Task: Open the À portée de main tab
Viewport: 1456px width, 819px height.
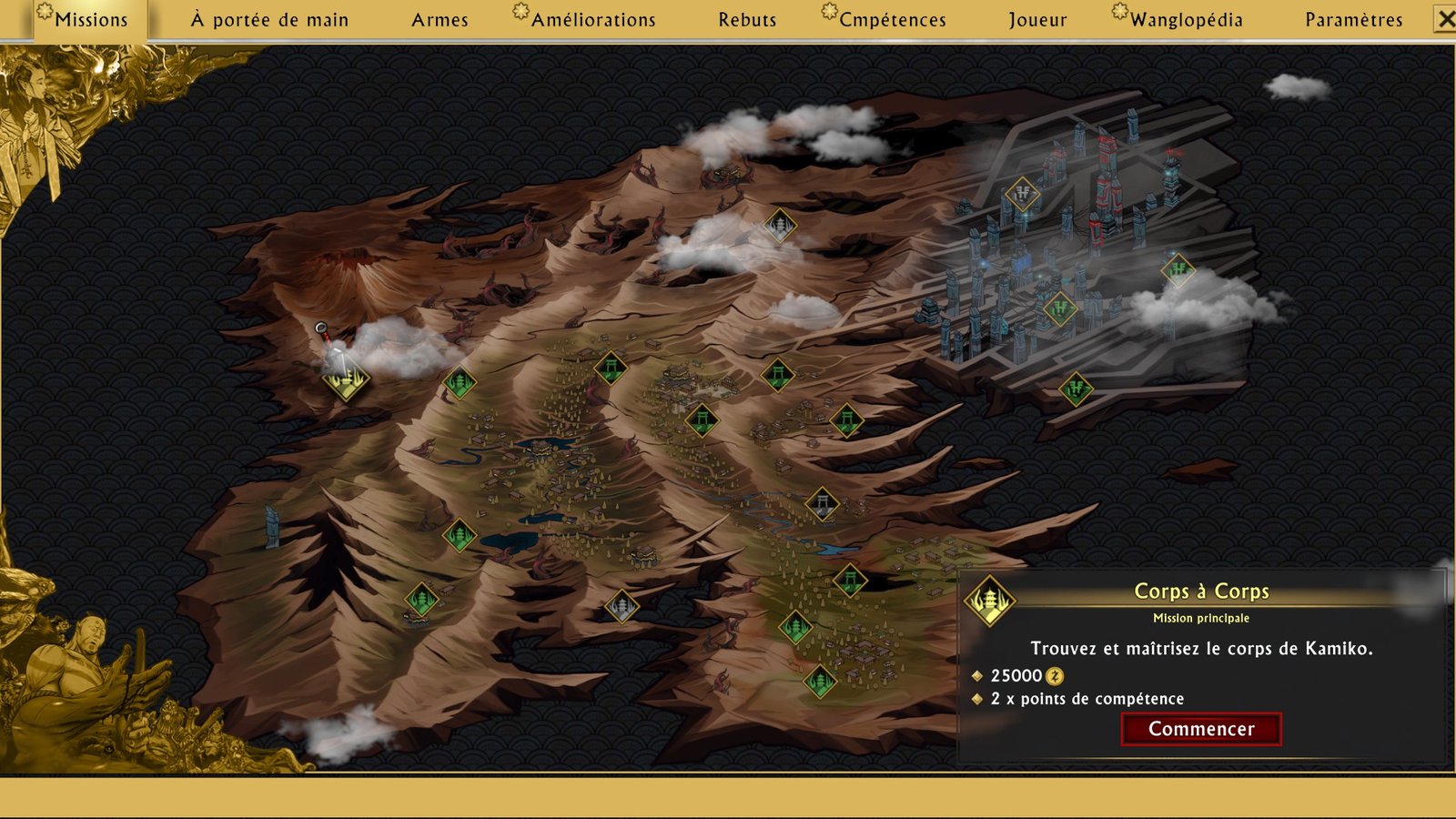Action: click(x=269, y=20)
